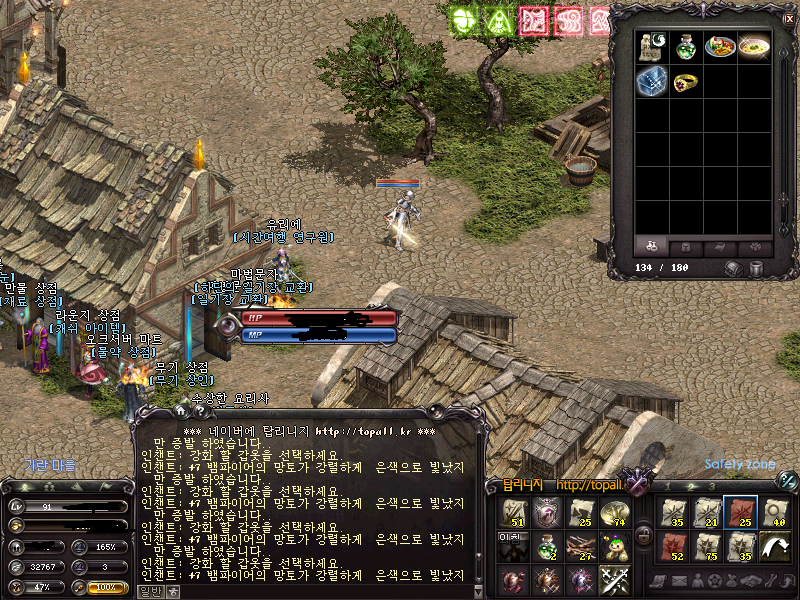Select the green potion flask in inventory
Image resolution: width=800 pixels, height=600 pixels.
tap(687, 45)
